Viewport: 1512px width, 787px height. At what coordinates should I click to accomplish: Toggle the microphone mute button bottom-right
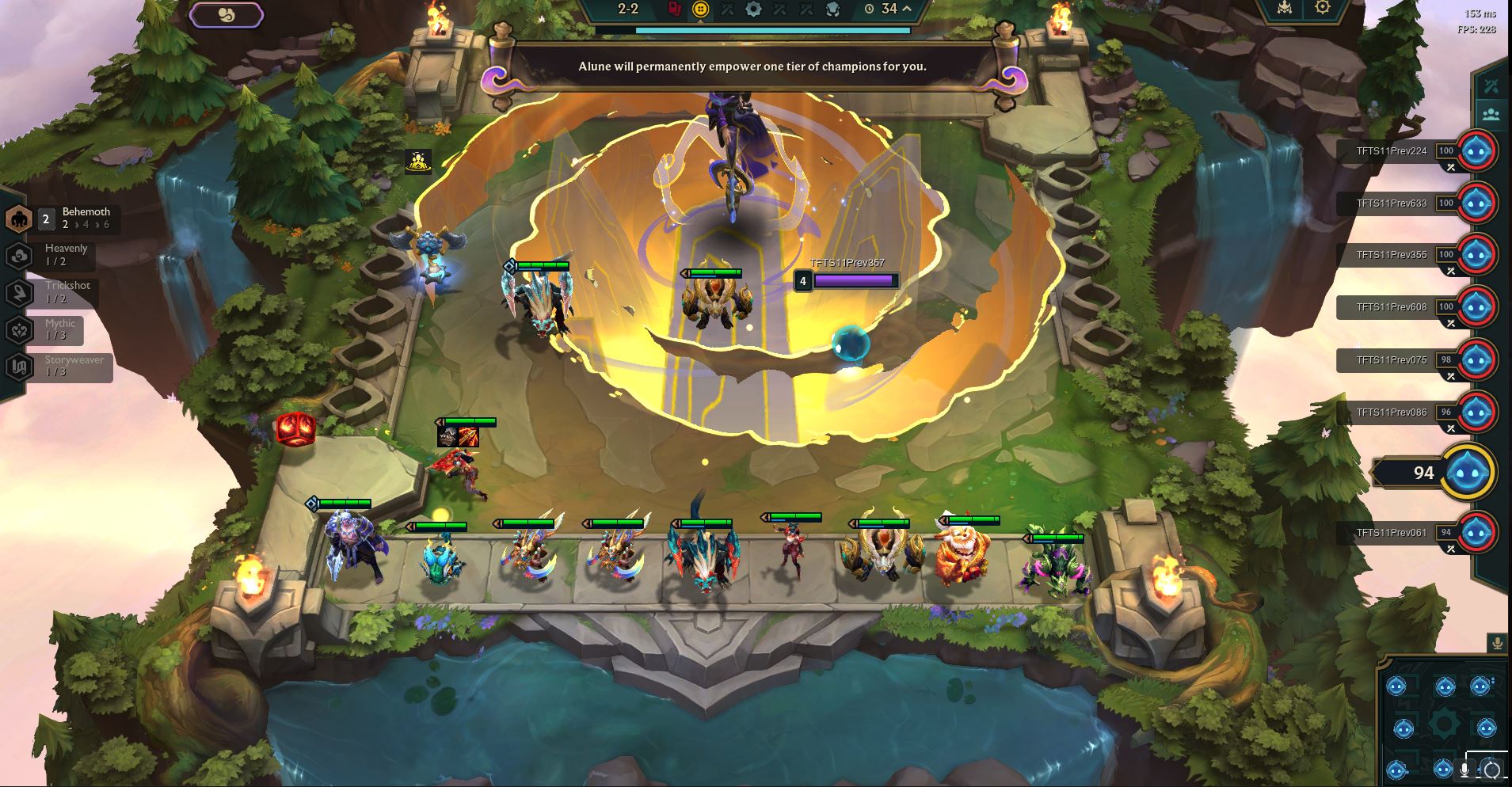[x=1465, y=769]
